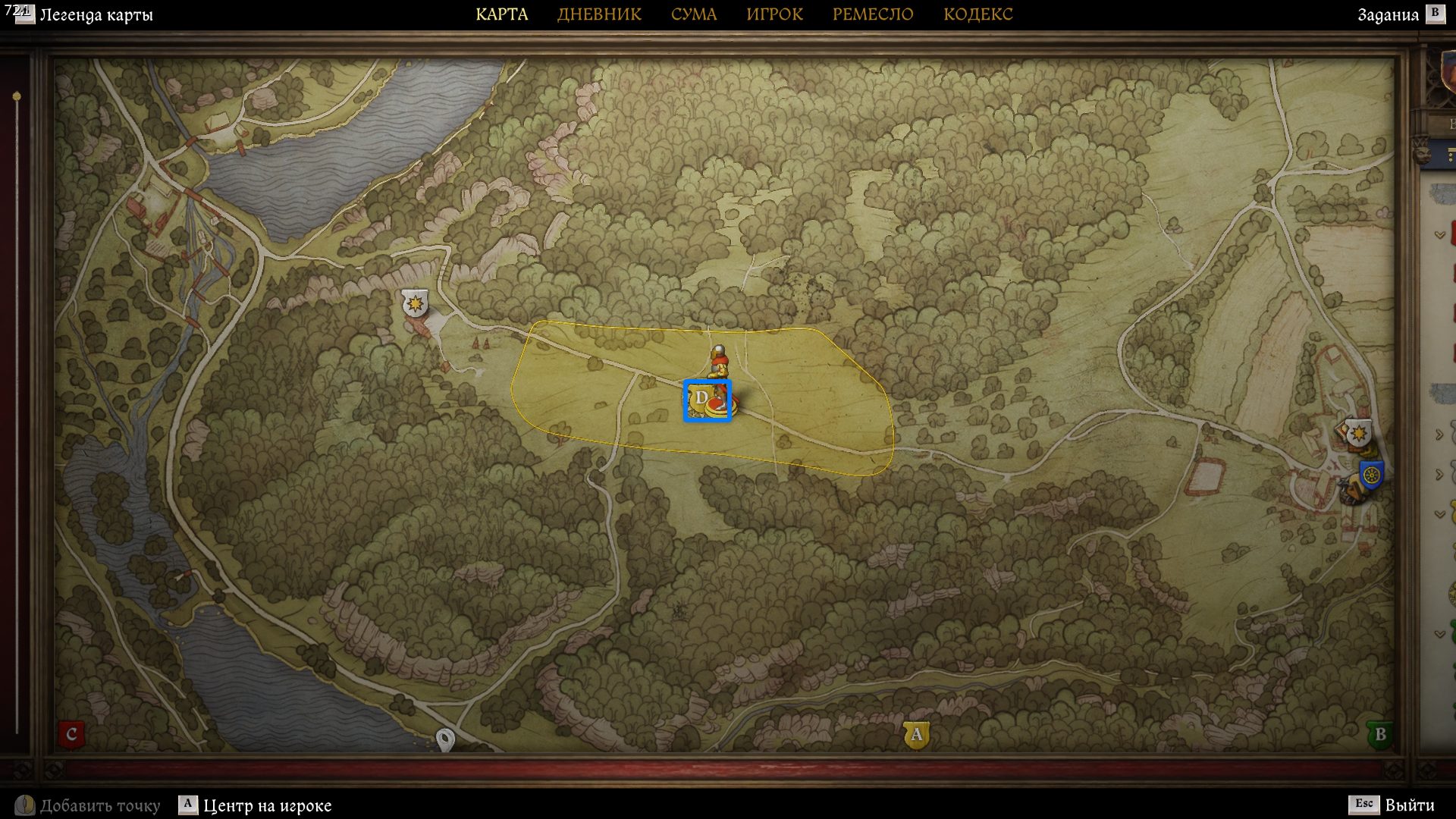Click the map zoom slider handle
The image size is (1456, 819).
17,97
